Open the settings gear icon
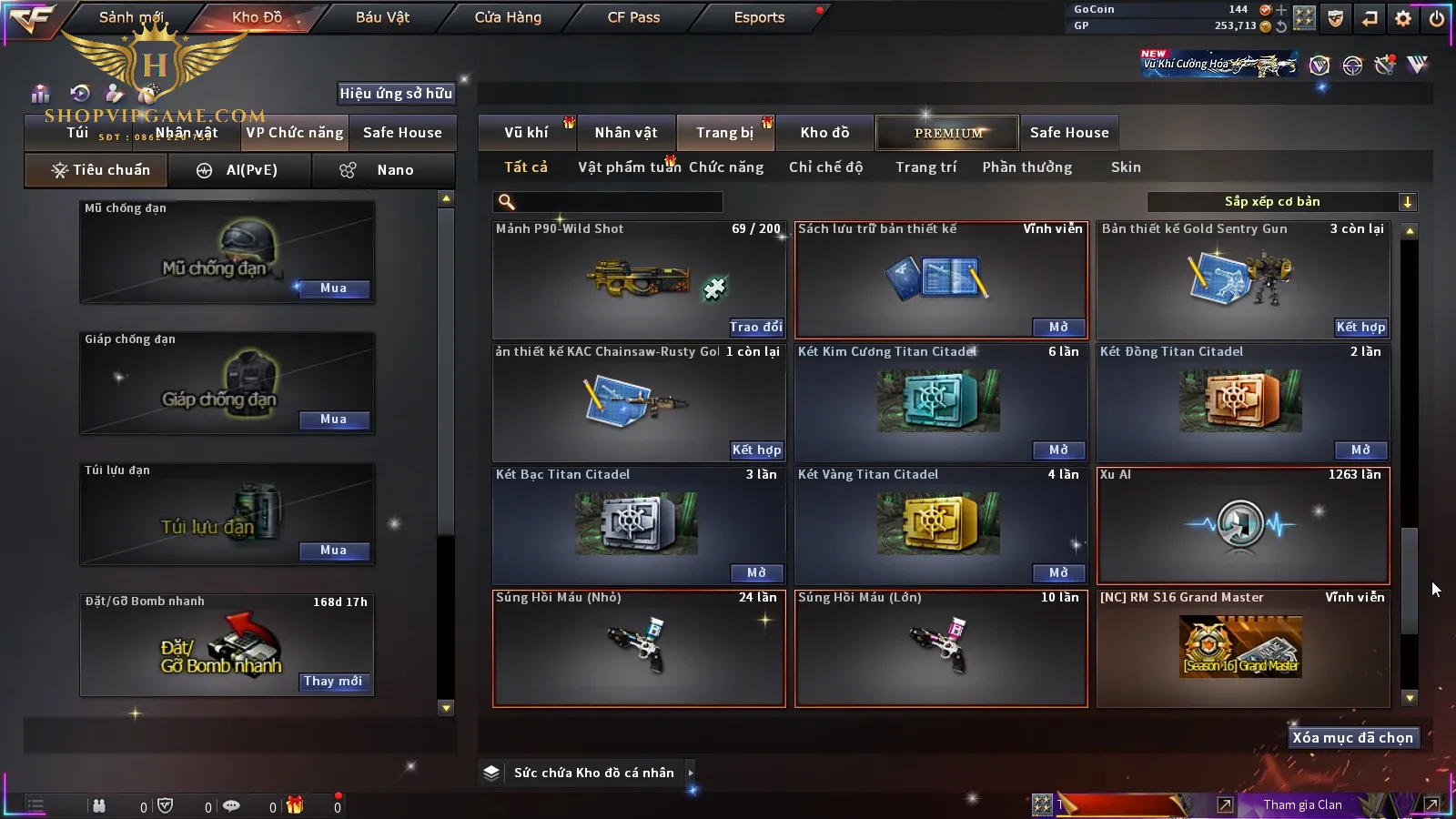The image size is (1456, 819). [1403, 18]
